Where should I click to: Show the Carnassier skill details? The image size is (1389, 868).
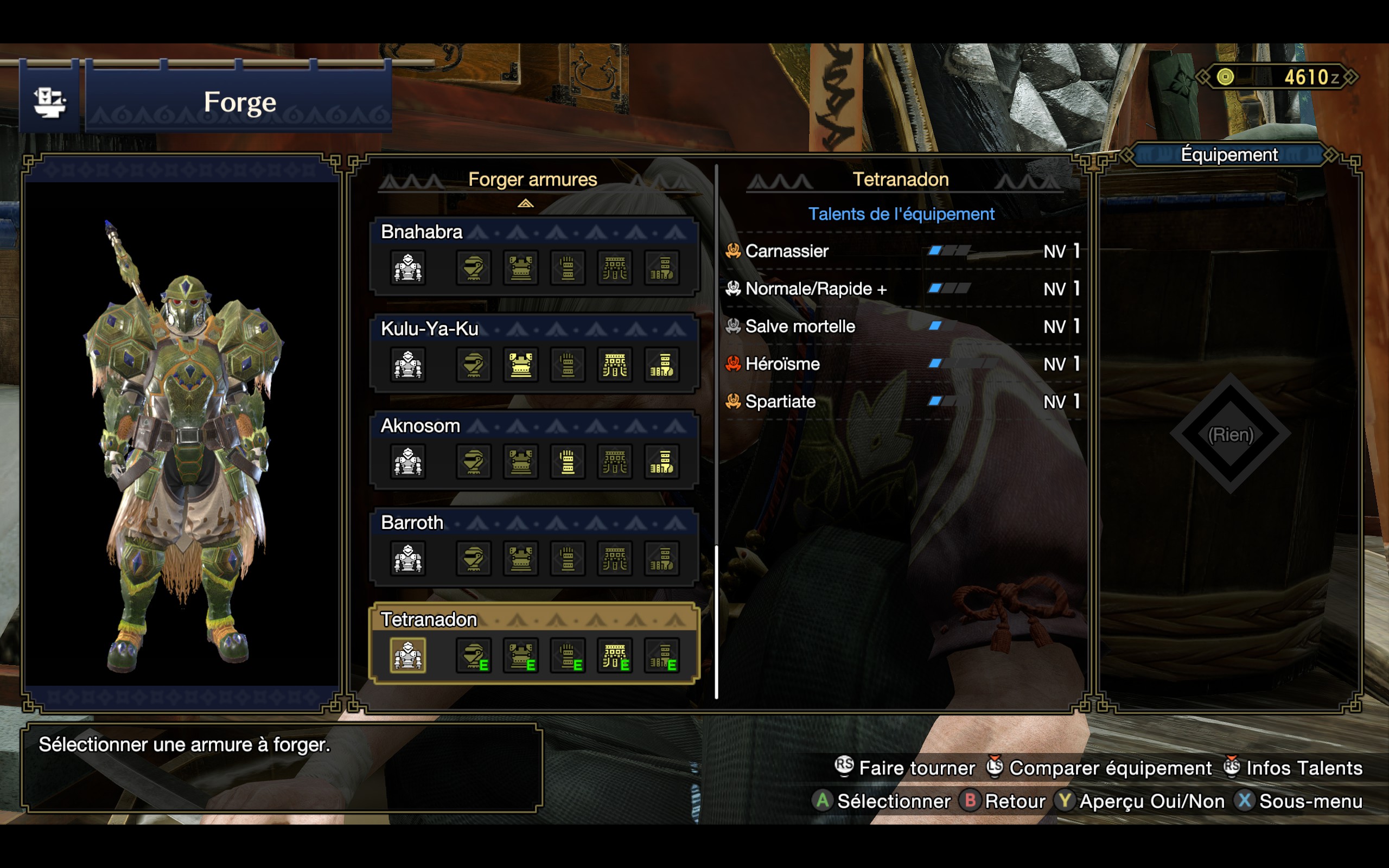pos(786,251)
